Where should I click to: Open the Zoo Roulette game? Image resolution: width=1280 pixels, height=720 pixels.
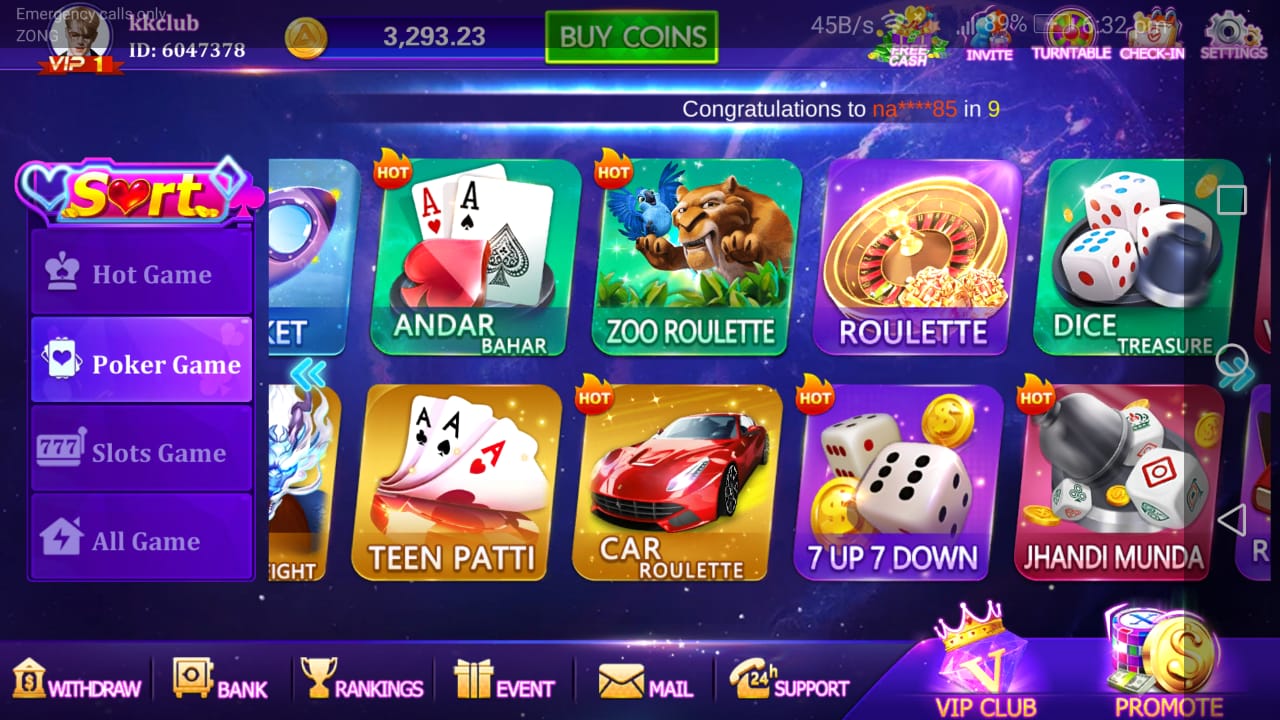pos(696,257)
